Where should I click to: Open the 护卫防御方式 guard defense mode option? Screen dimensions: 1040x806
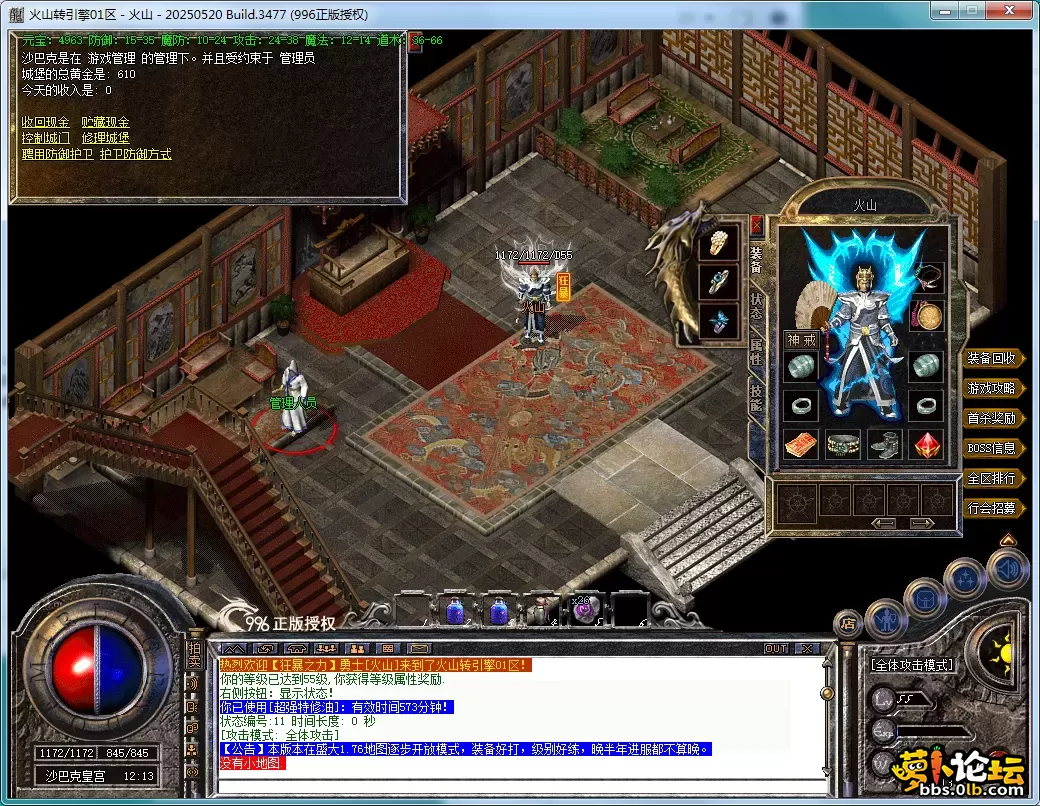click(135, 154)
